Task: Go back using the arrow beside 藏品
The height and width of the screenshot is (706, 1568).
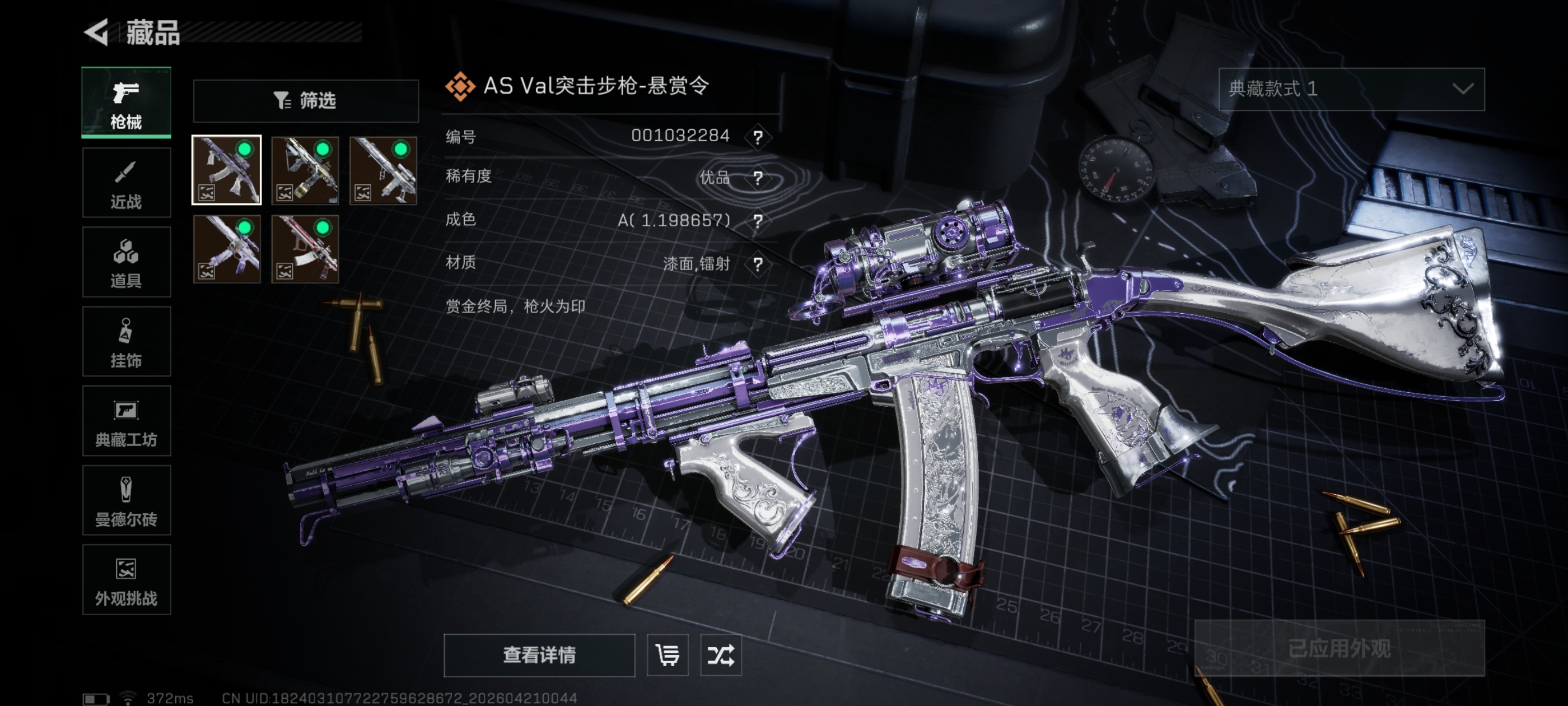Action: pos(97,32)
